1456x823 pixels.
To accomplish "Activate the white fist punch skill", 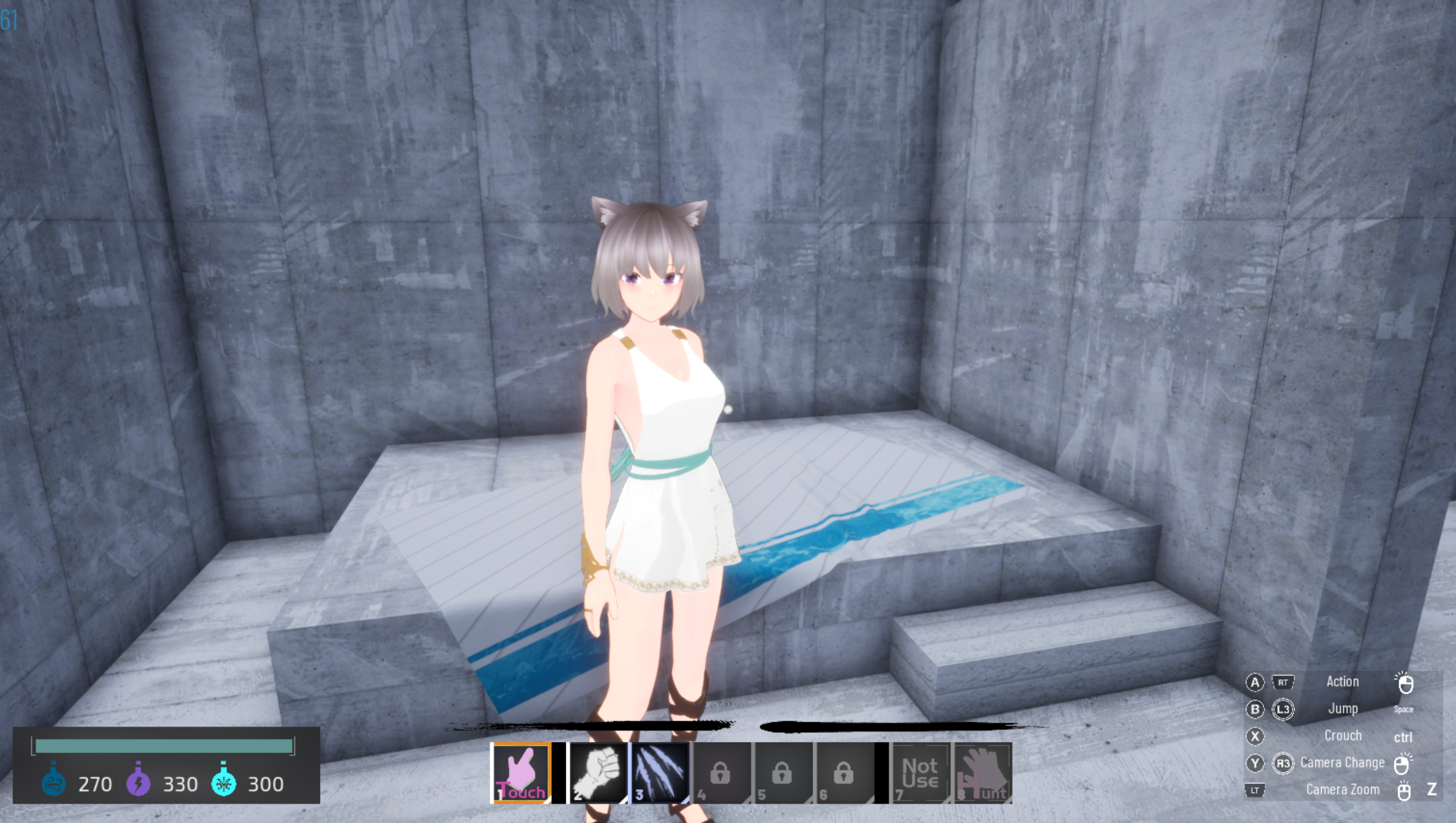I will point(598,773).
